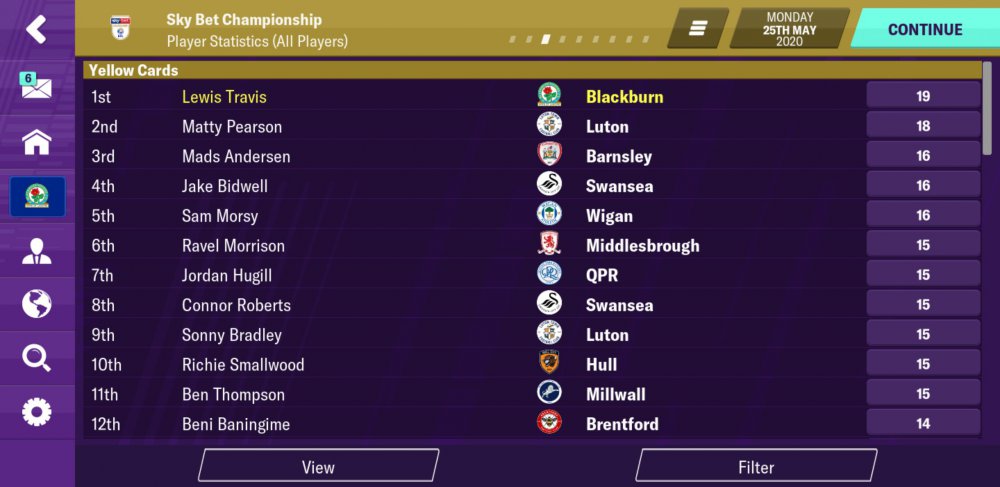Open the Monday 25th May date panel

(x=789, y=29)
